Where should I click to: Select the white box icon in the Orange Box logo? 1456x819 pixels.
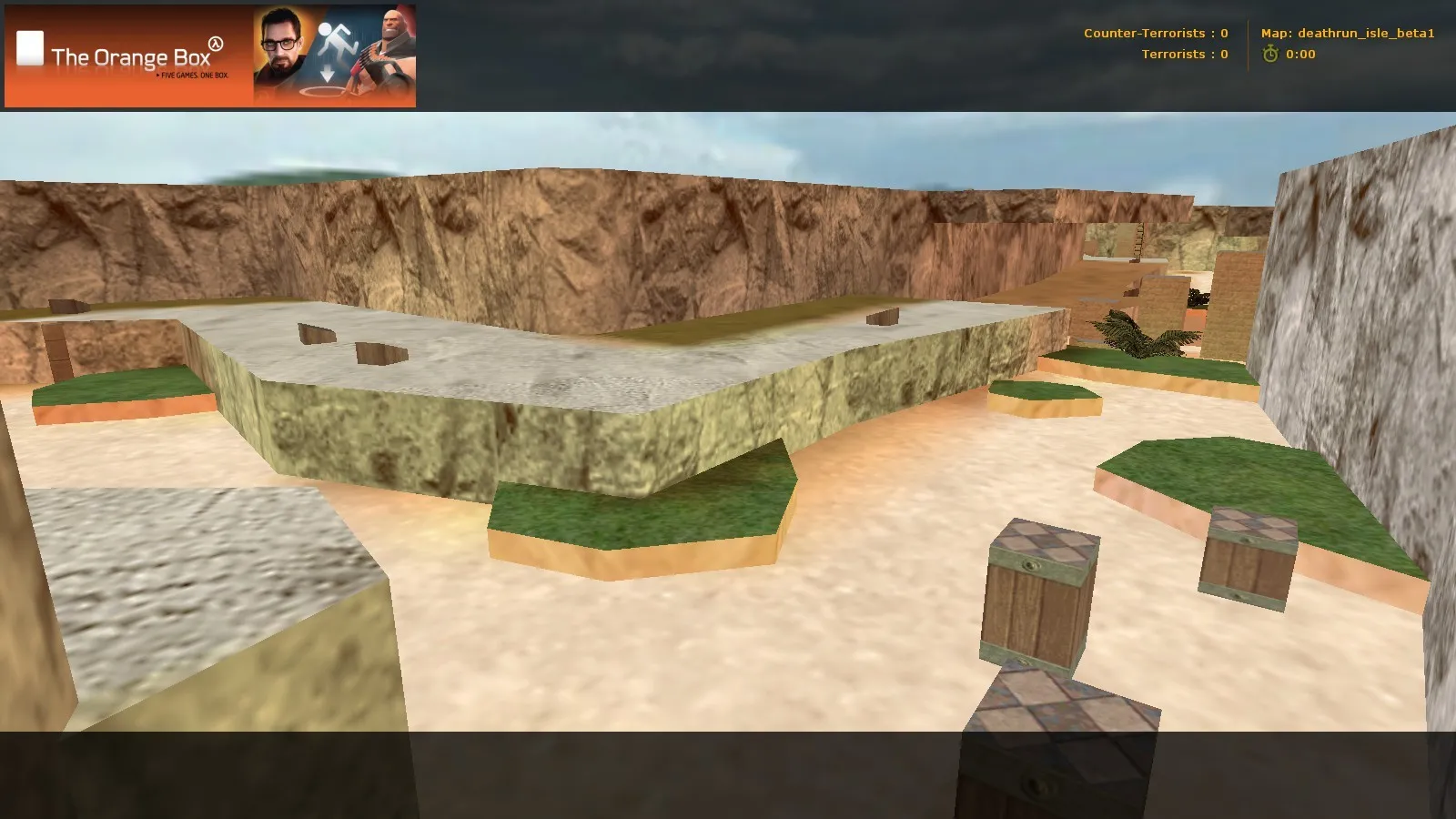click(x=30, y=47)
